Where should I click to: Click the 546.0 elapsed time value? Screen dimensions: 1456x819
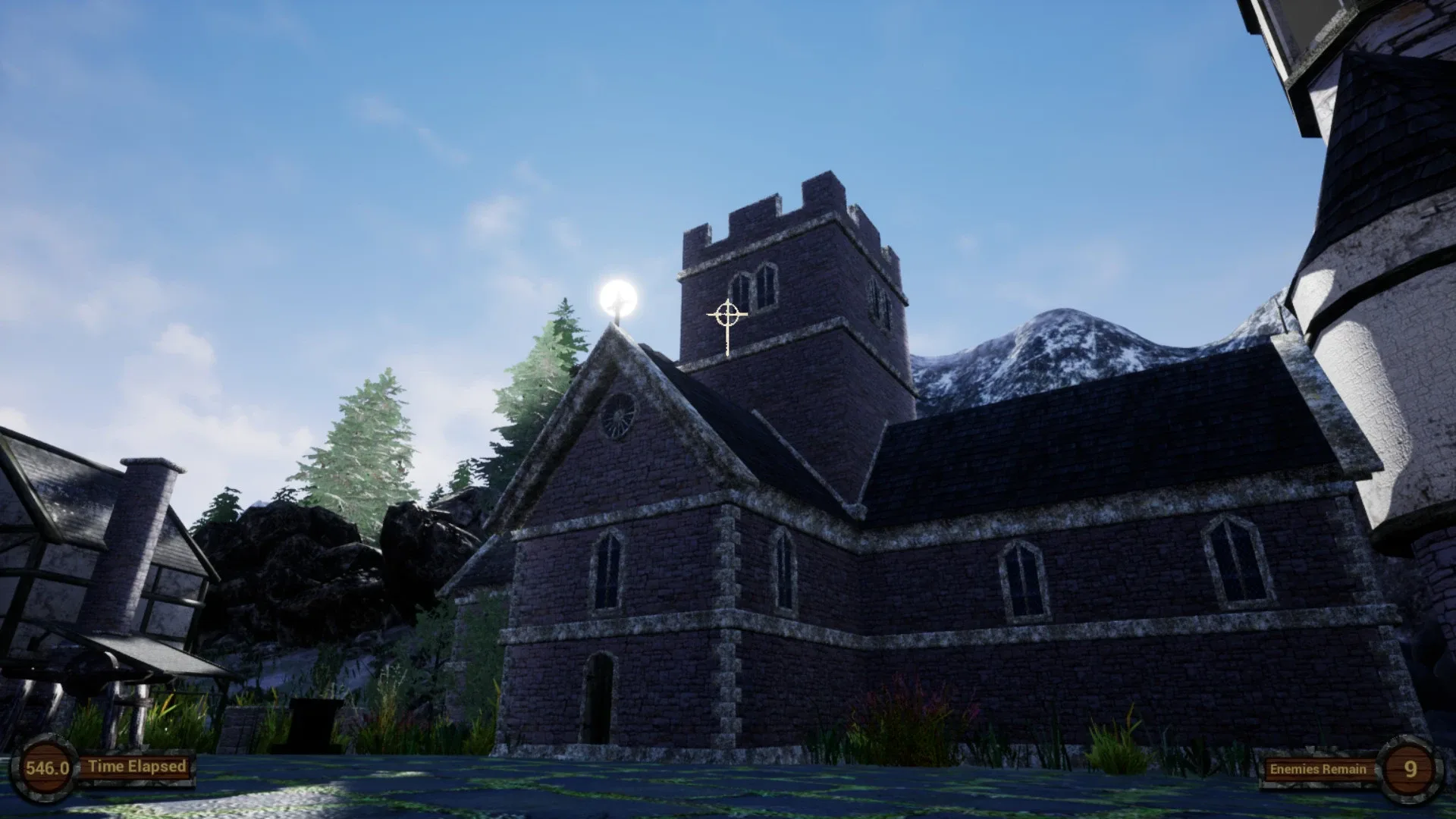tap(47, 766)
